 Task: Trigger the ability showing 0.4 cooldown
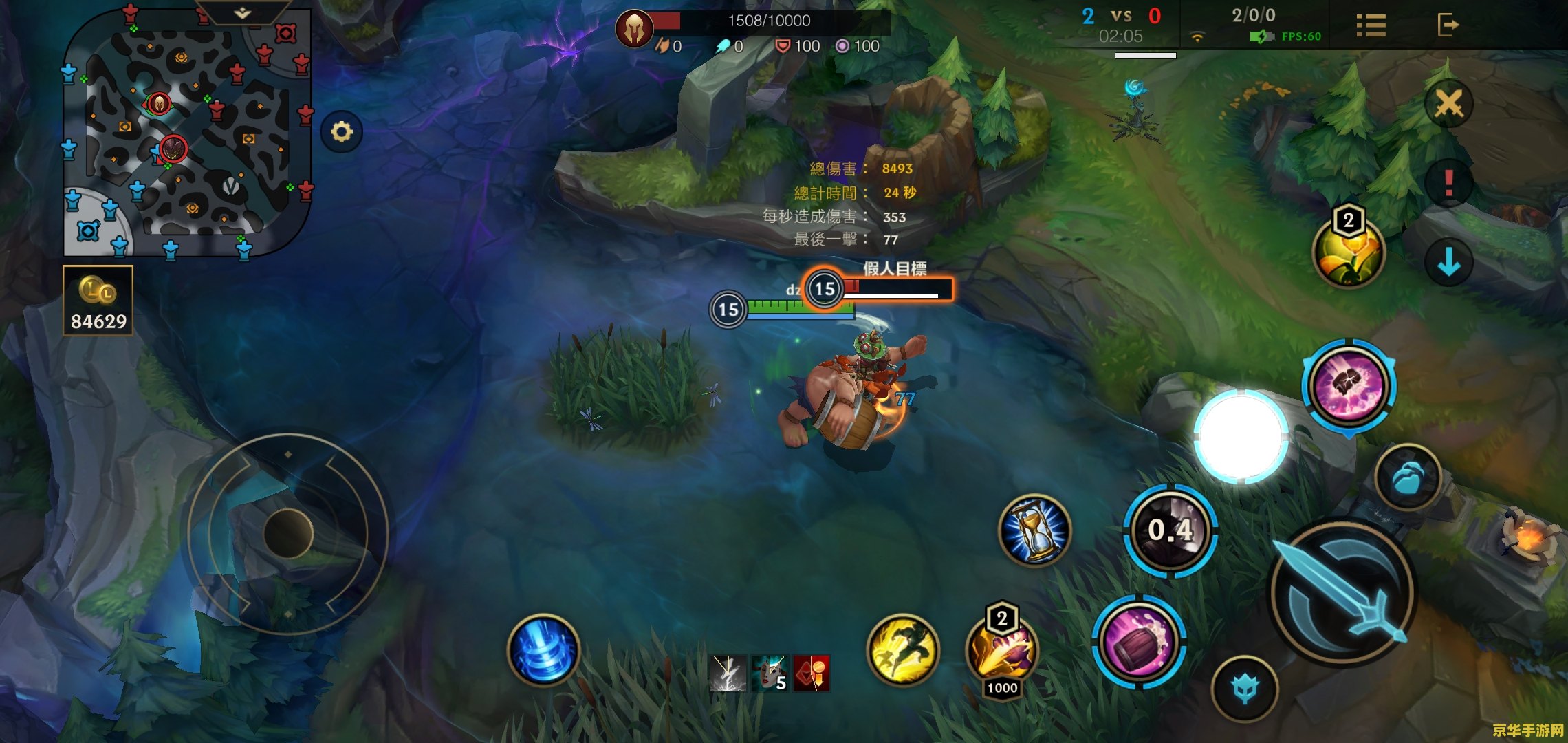(1170, 530)
